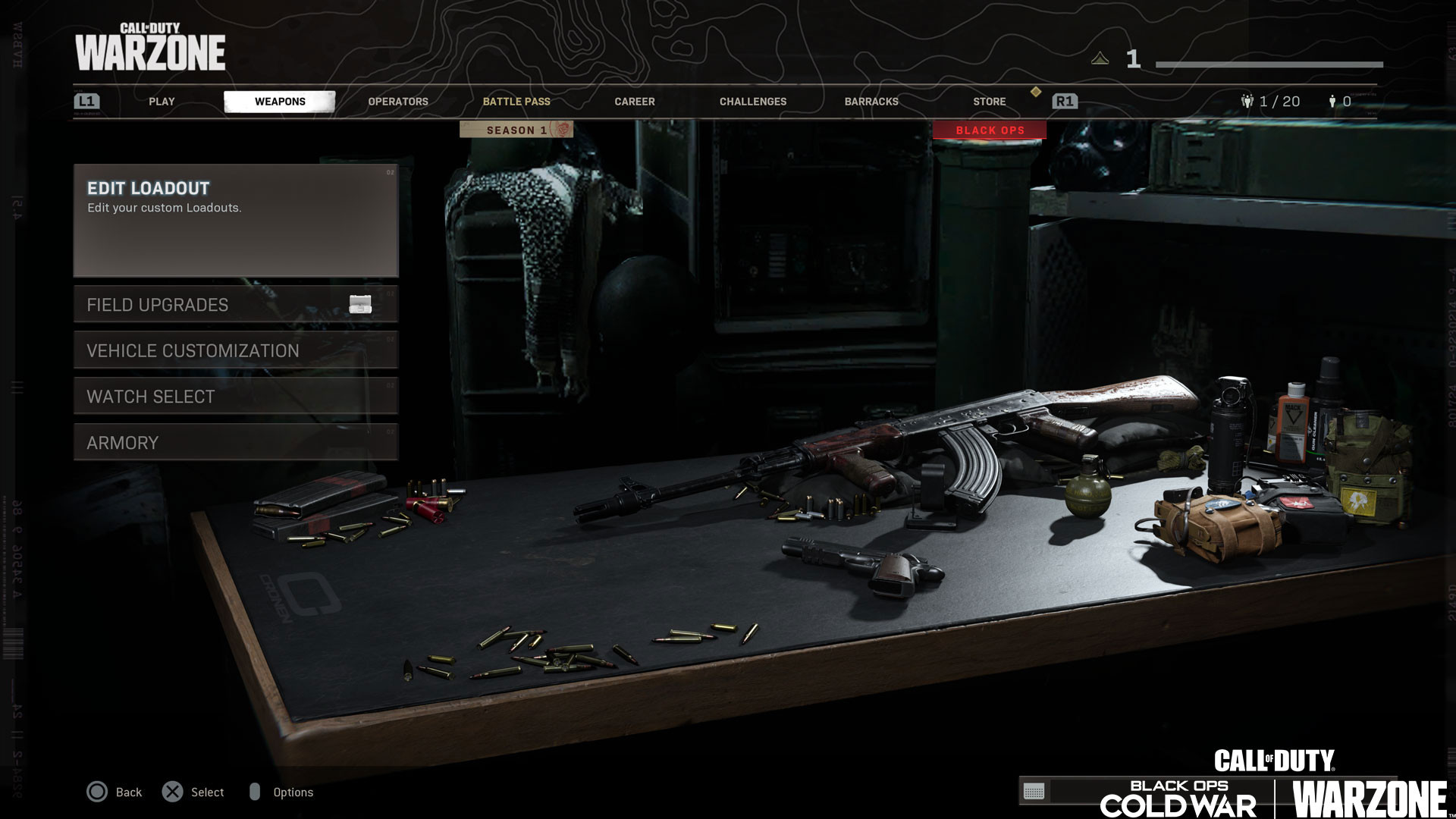Screen dimensions: 1456x819
Task: Switch to the Play tab
Action: (162, 102)
